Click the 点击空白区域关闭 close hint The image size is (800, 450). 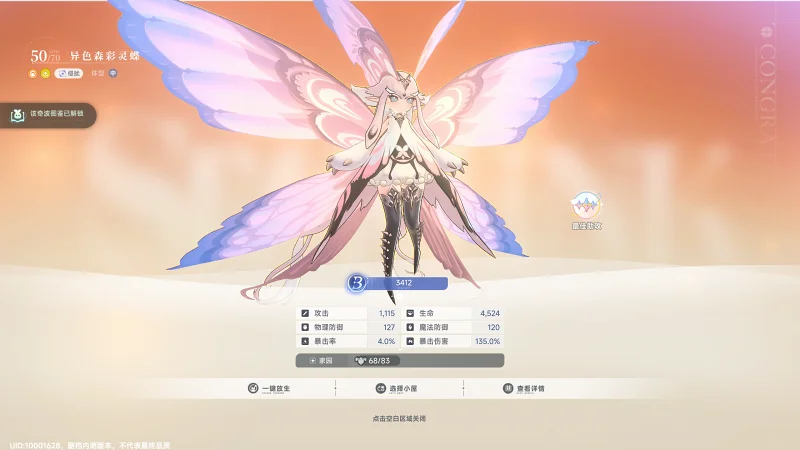pos(399,417)
